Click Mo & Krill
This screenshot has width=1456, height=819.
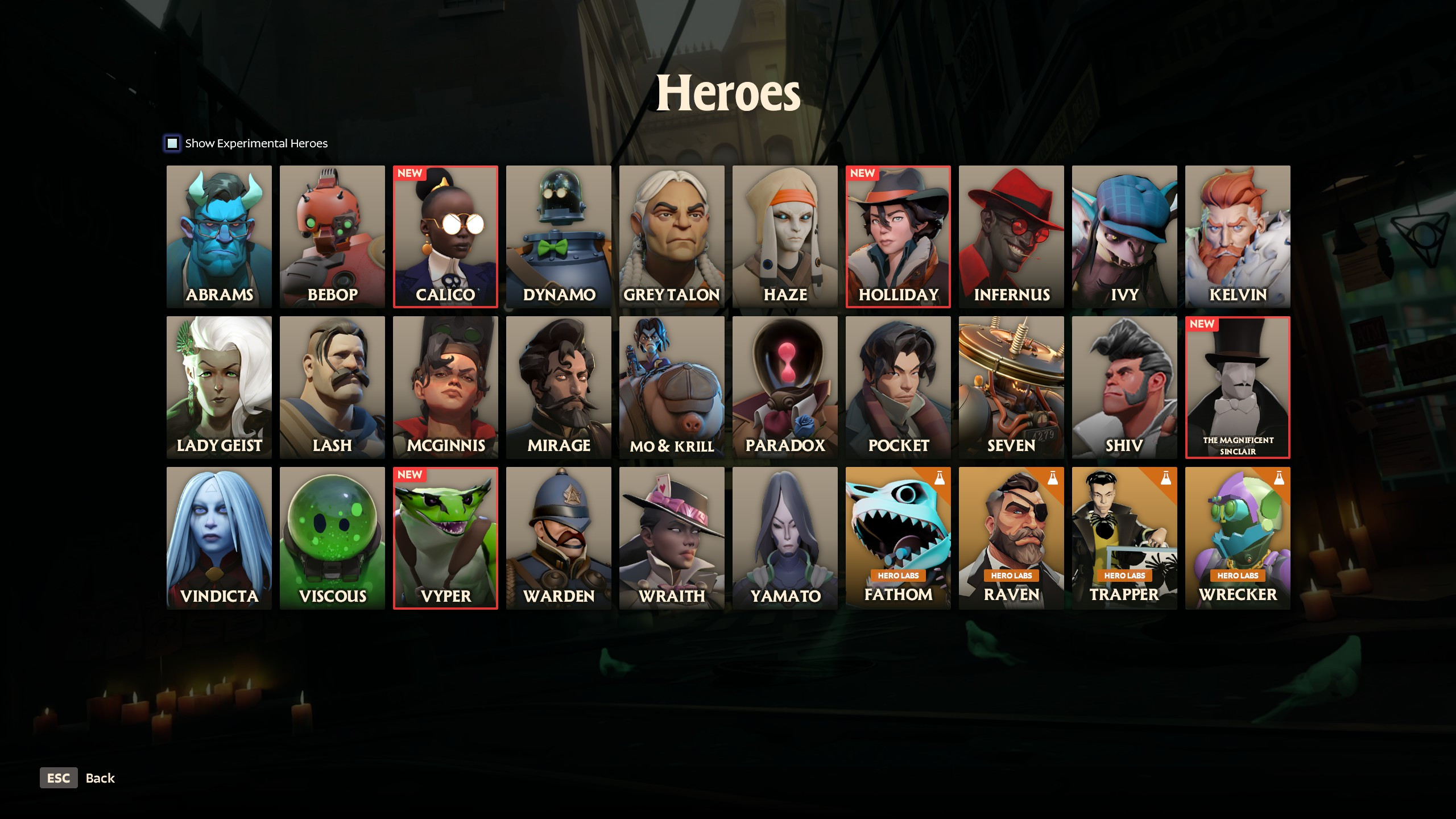672,387
